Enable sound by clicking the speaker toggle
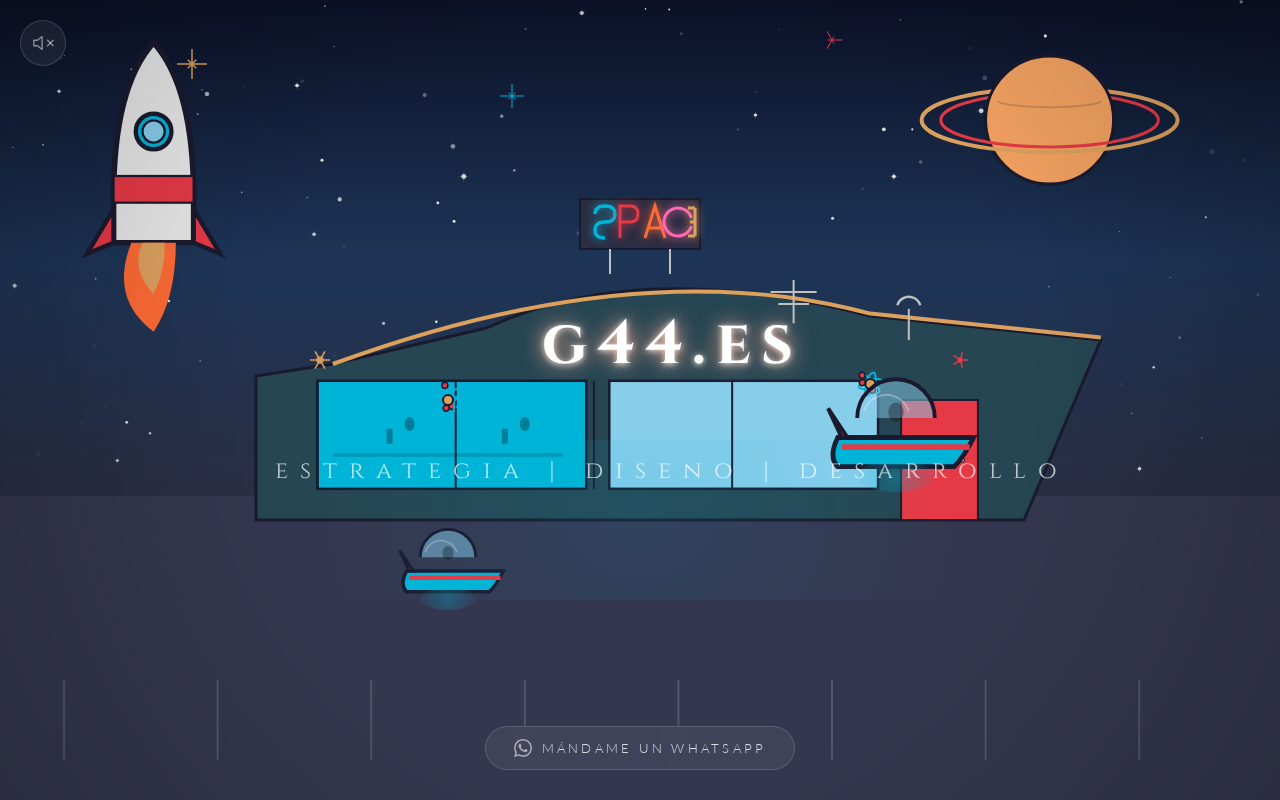1280x800 pixels. tap(42, 42)
